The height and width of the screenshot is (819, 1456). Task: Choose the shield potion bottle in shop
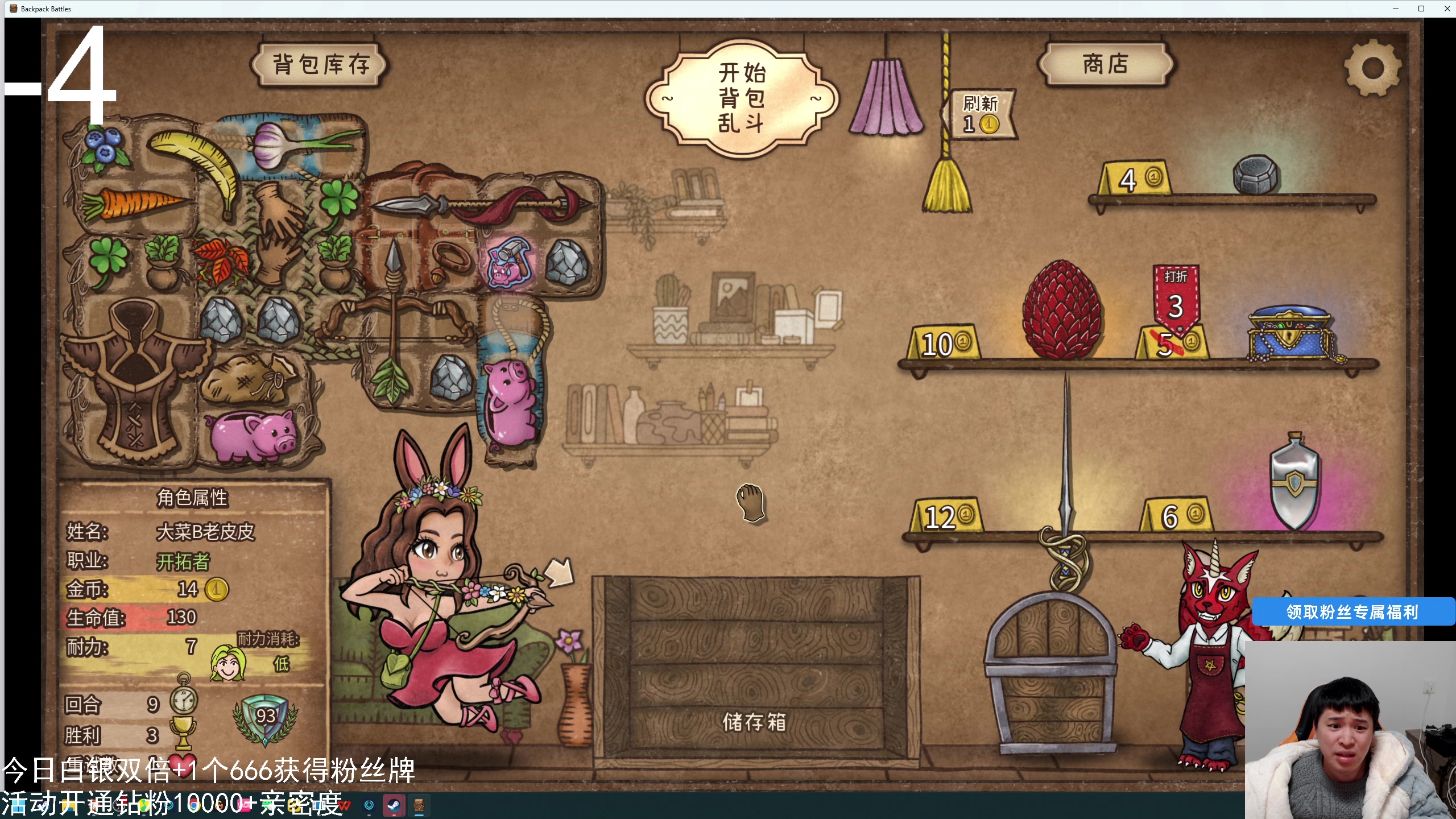pyautogui.click(x=1294, y=482)
